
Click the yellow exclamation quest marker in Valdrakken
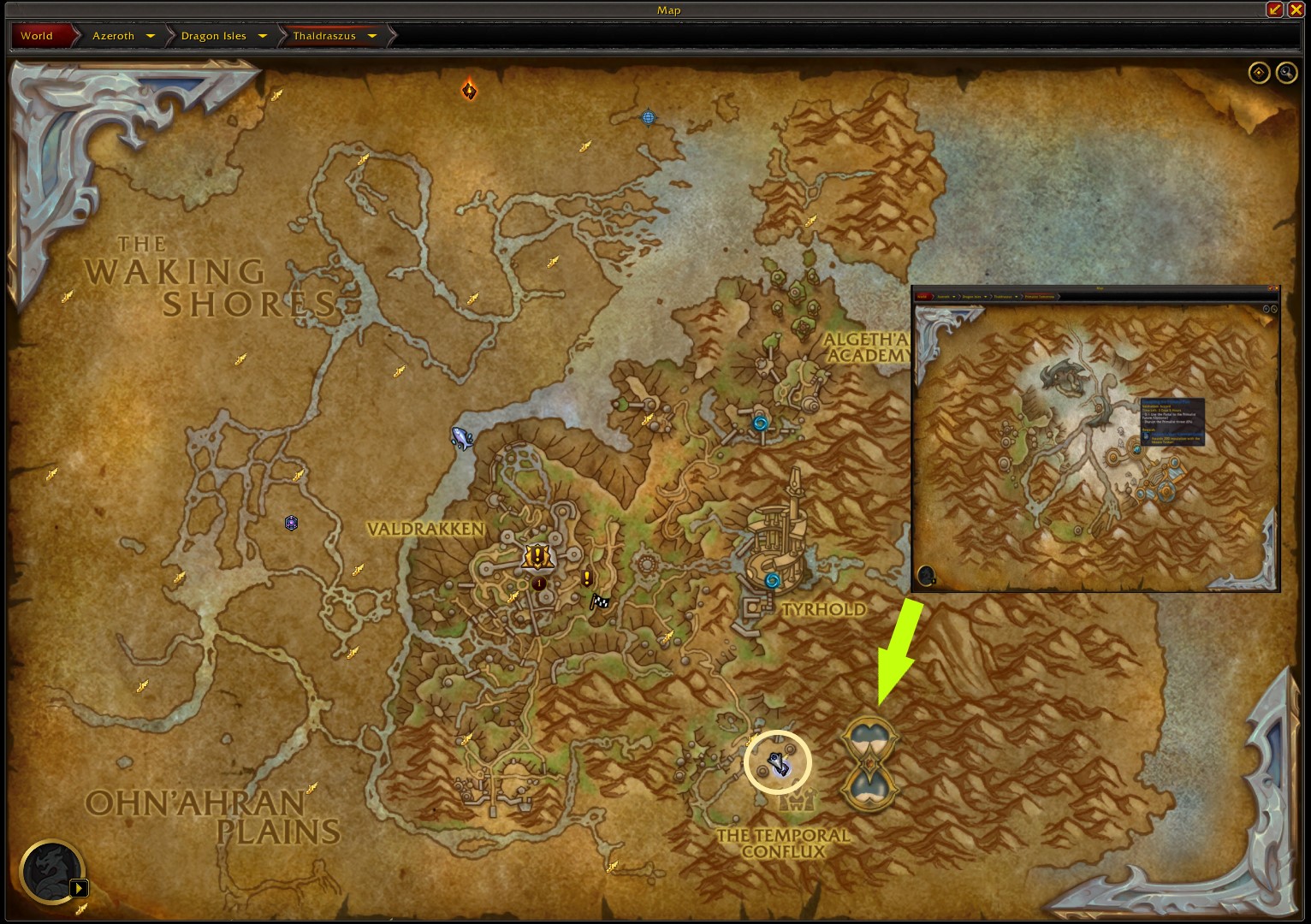click(586, 579)
